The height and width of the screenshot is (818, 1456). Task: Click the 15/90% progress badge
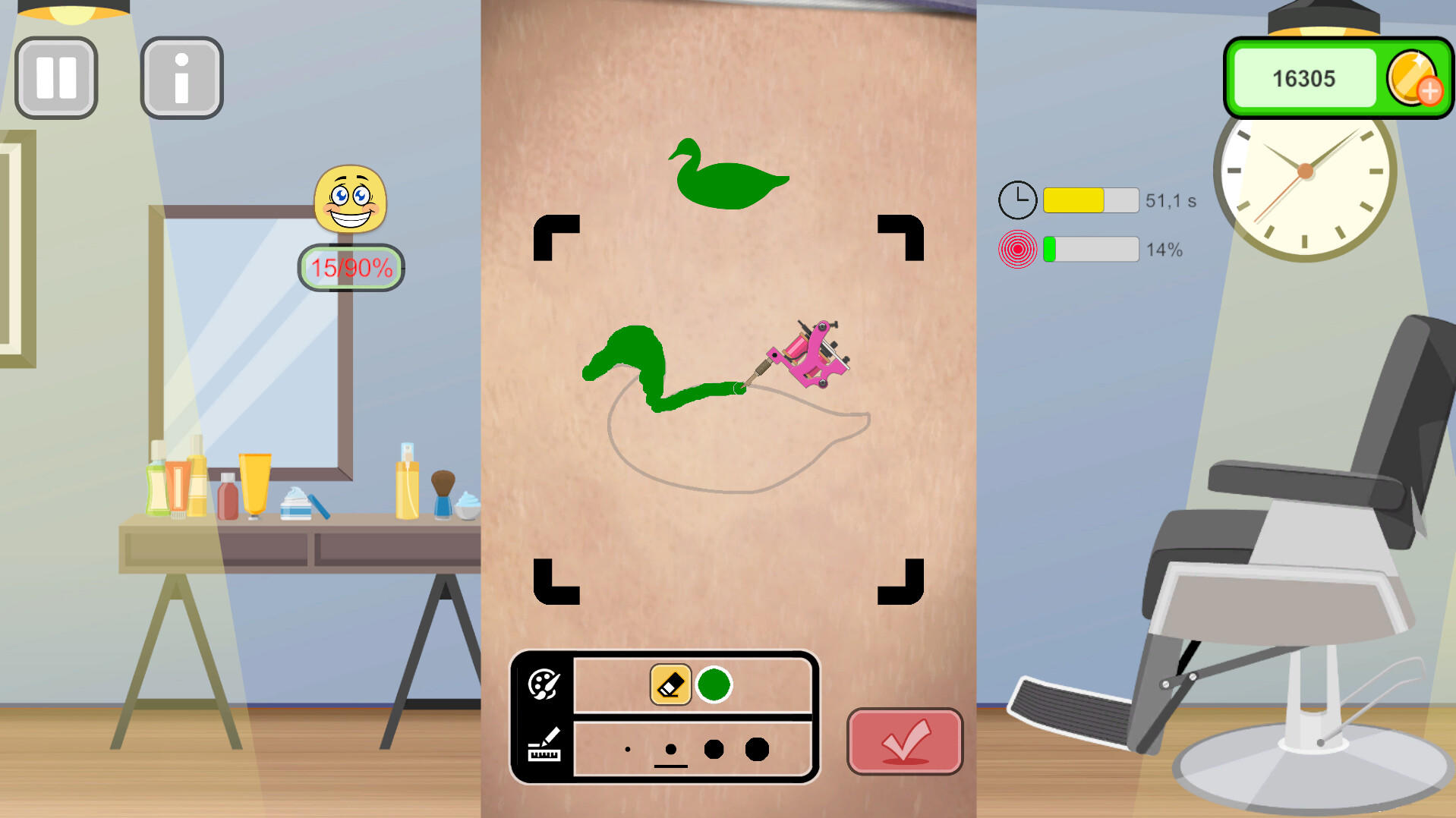[x=350, y=266]
